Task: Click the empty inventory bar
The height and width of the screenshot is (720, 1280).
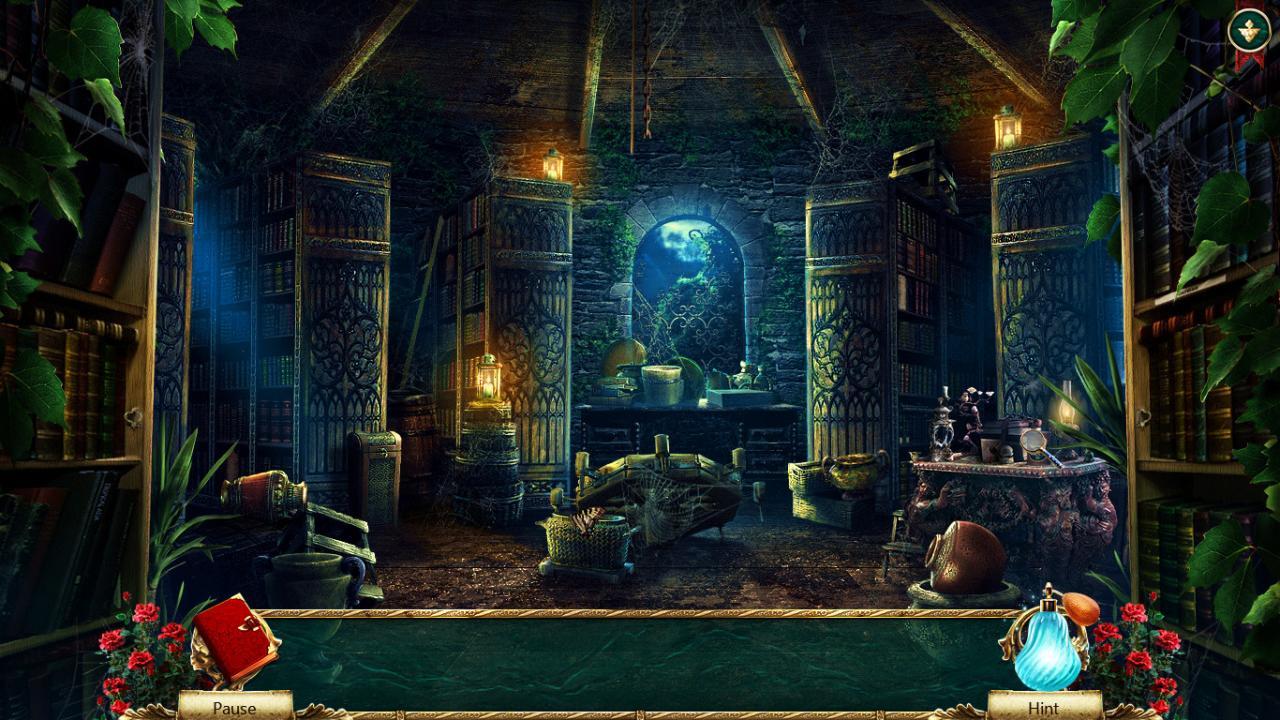Action: point(640,655)
